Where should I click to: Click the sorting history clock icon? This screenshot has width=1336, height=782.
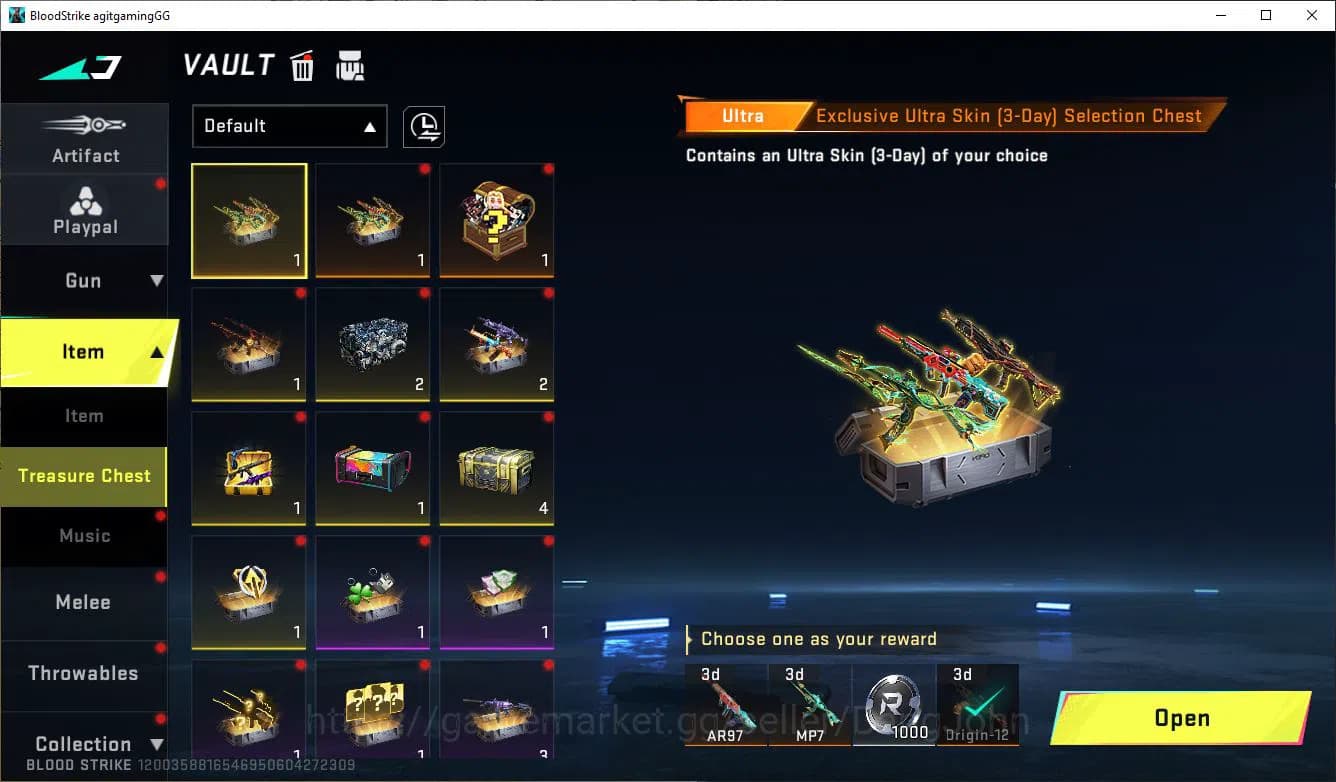[423, 126]
